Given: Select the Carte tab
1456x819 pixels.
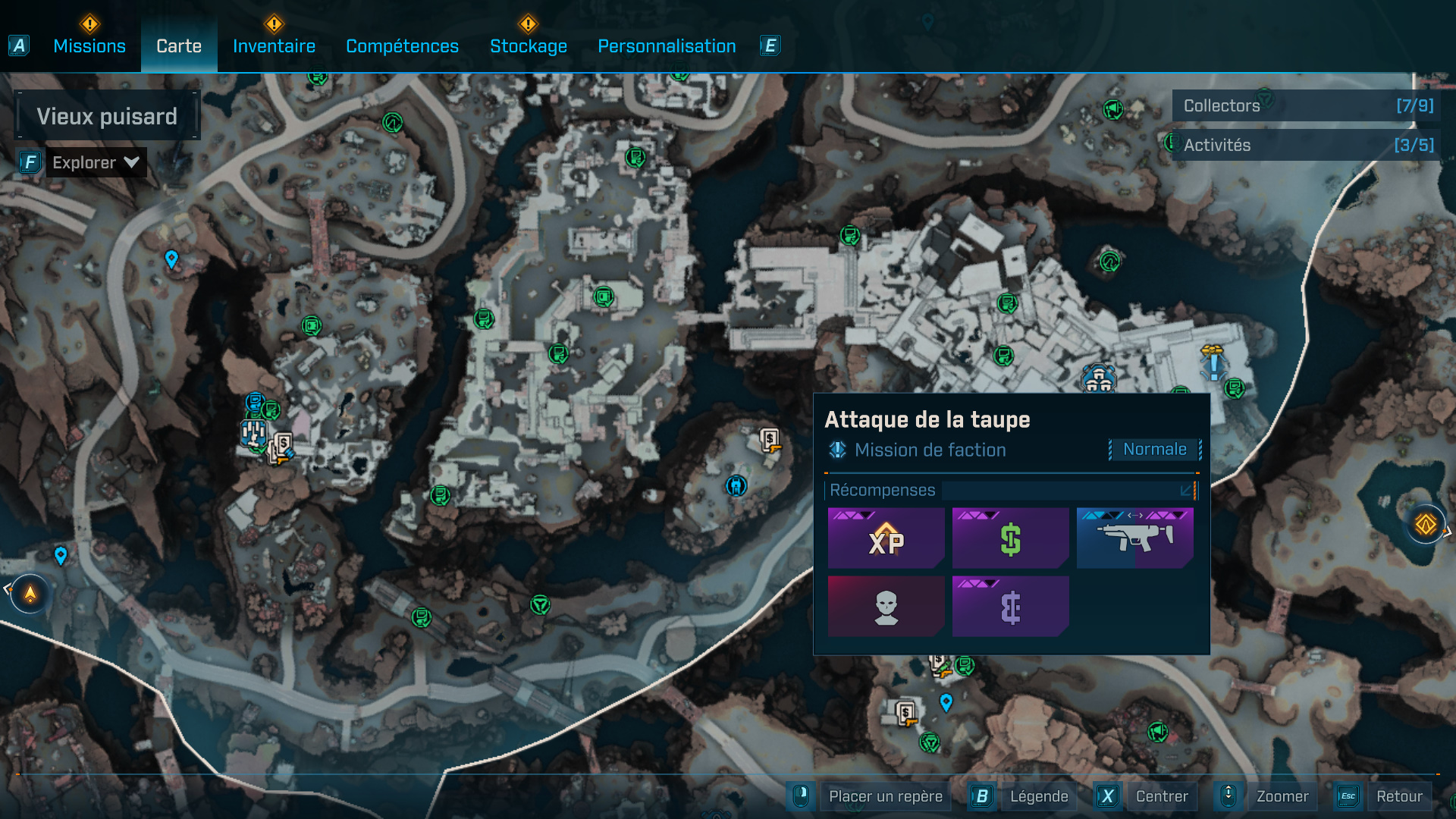Looking at the screenshot, I should click(x=179, y=46).
